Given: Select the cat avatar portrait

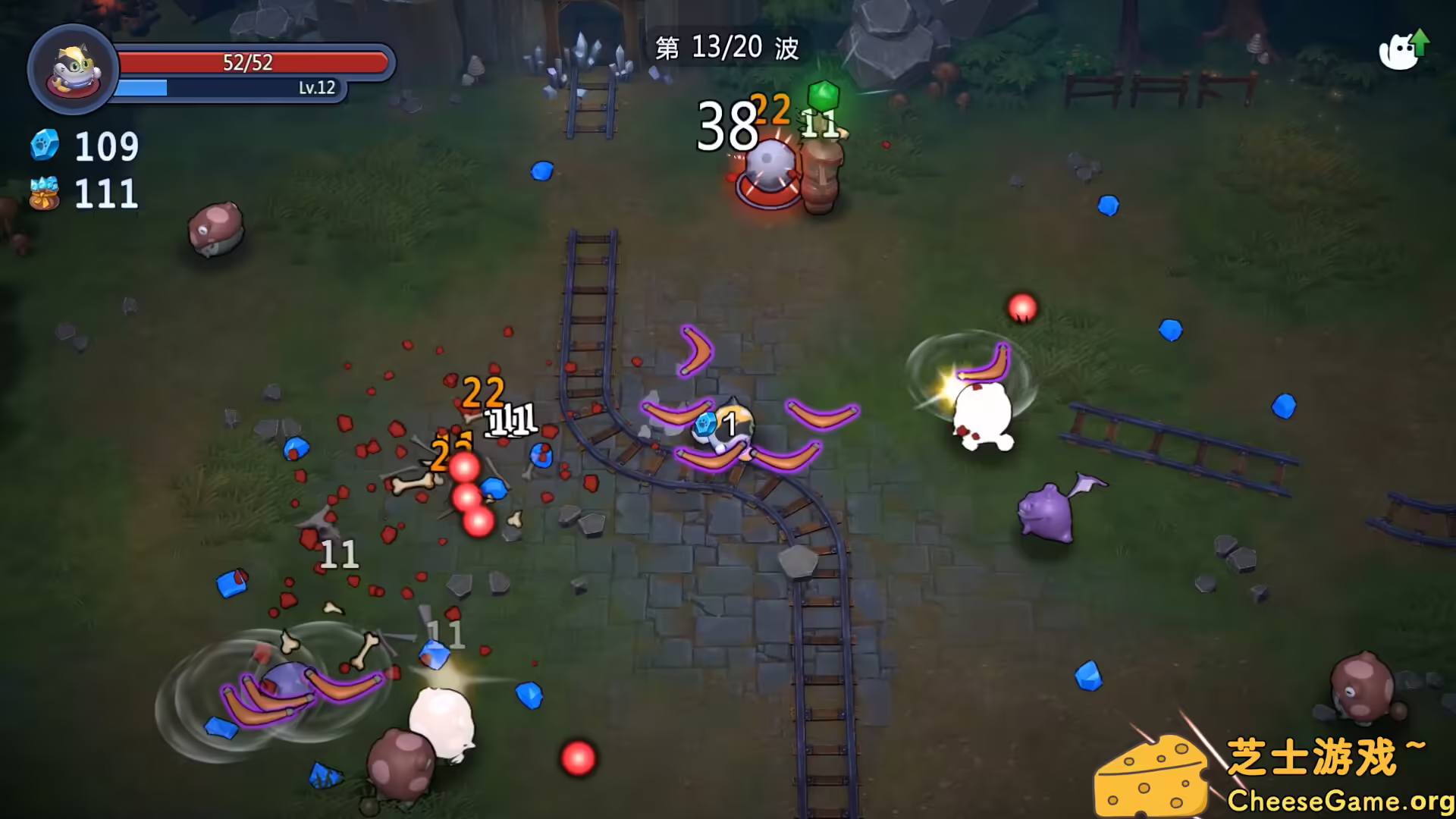Looking at the screenshot, I should click(x=72, y=69).
